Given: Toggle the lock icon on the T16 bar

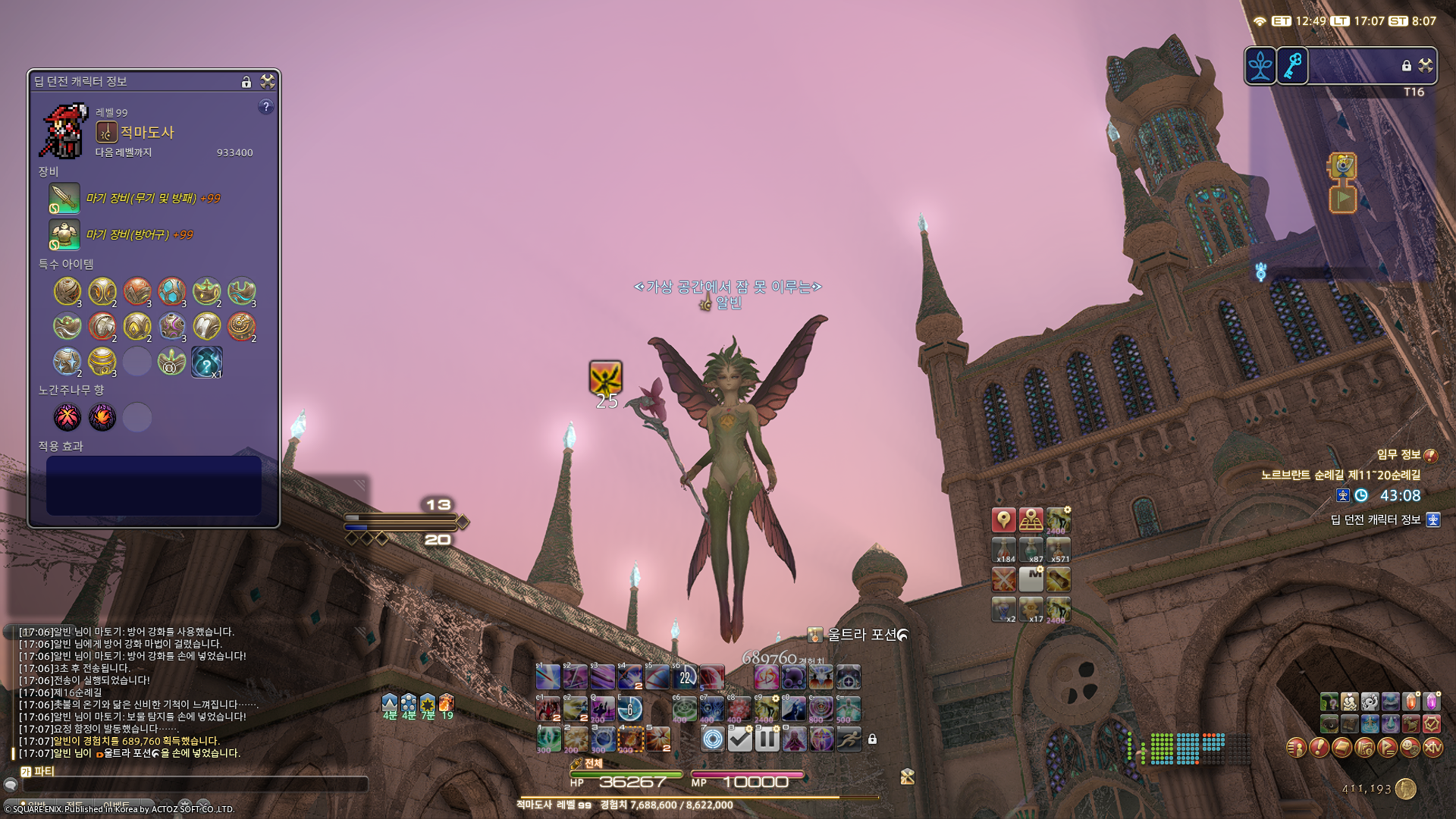Looking at the screenshot, I should [1405, 65].
